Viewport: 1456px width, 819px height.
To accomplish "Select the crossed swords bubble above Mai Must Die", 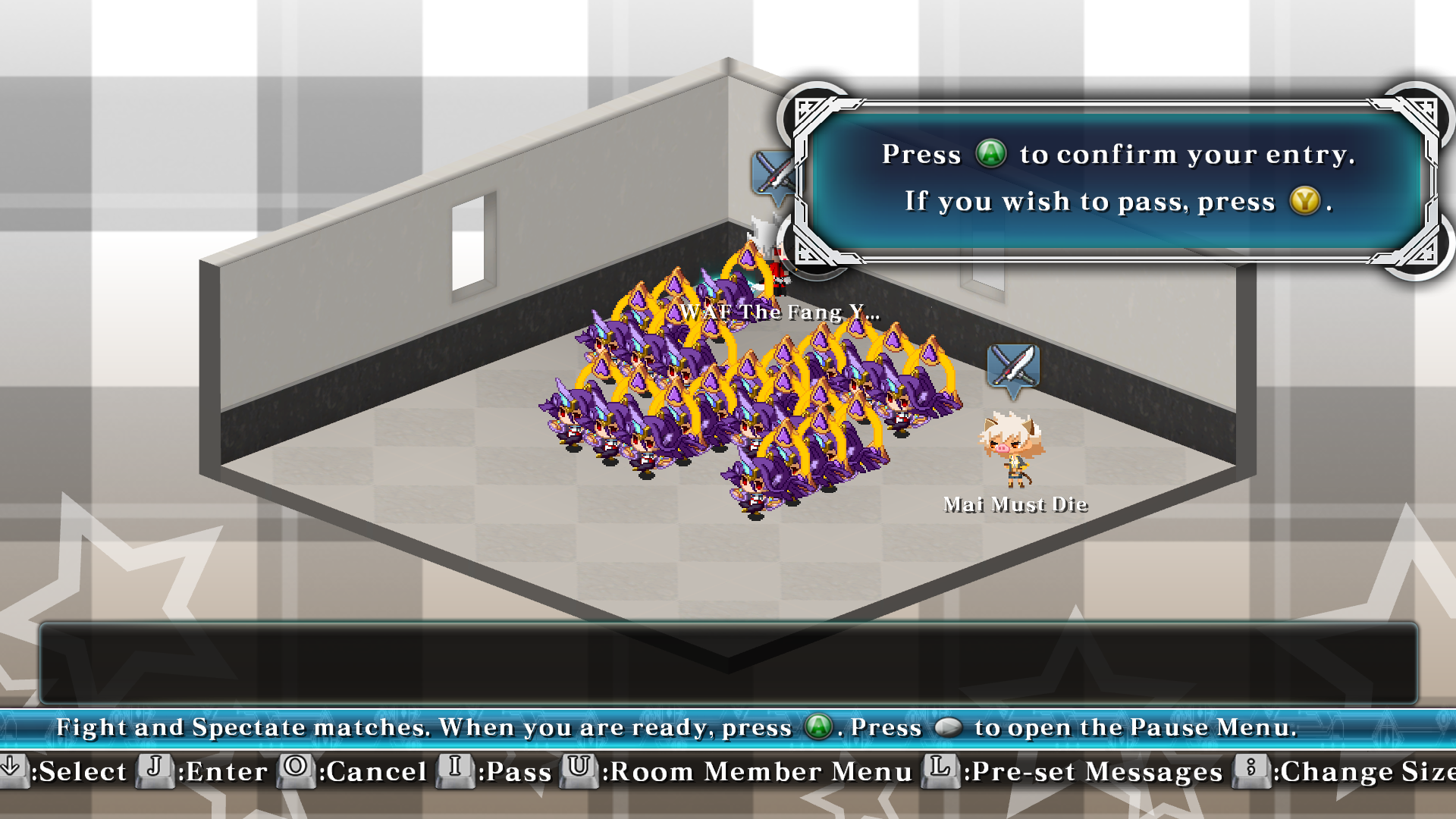I will [1013, 369].
